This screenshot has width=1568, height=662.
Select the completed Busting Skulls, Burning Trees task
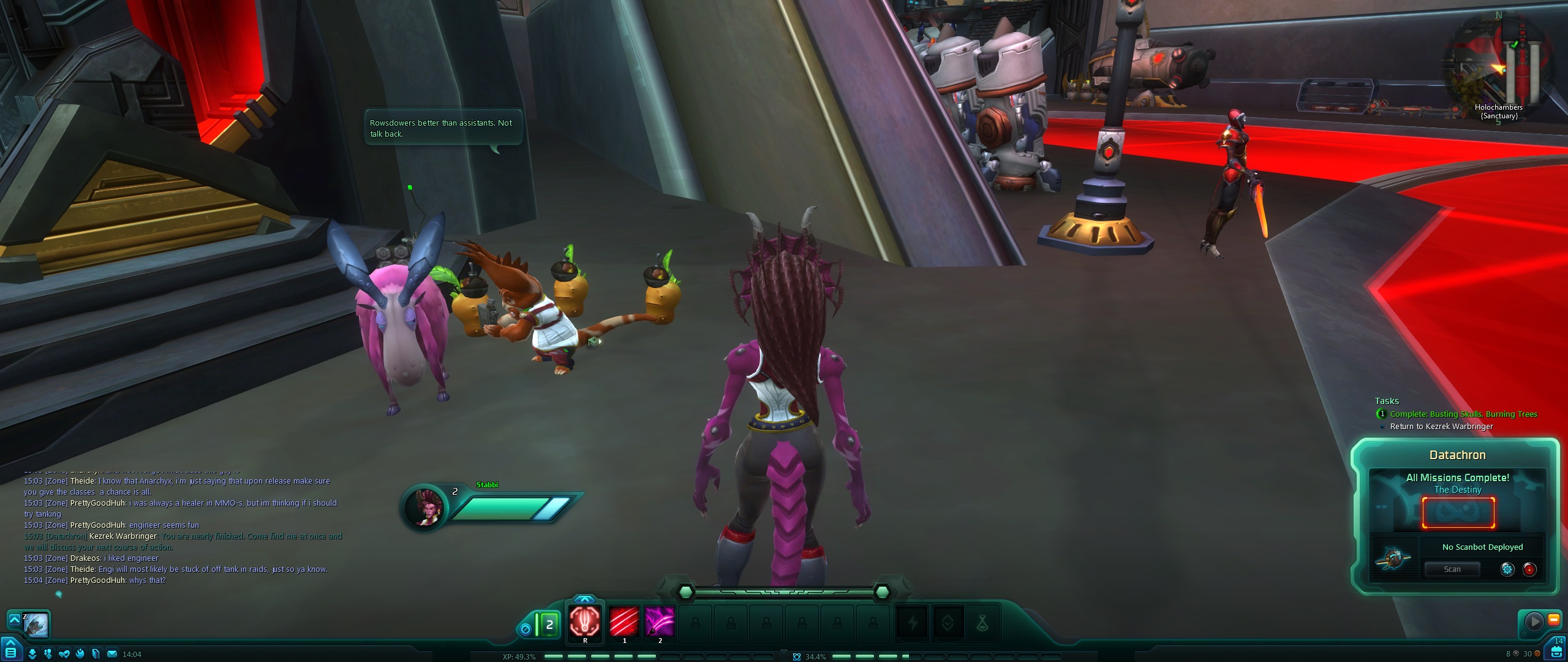(1463, 414)
